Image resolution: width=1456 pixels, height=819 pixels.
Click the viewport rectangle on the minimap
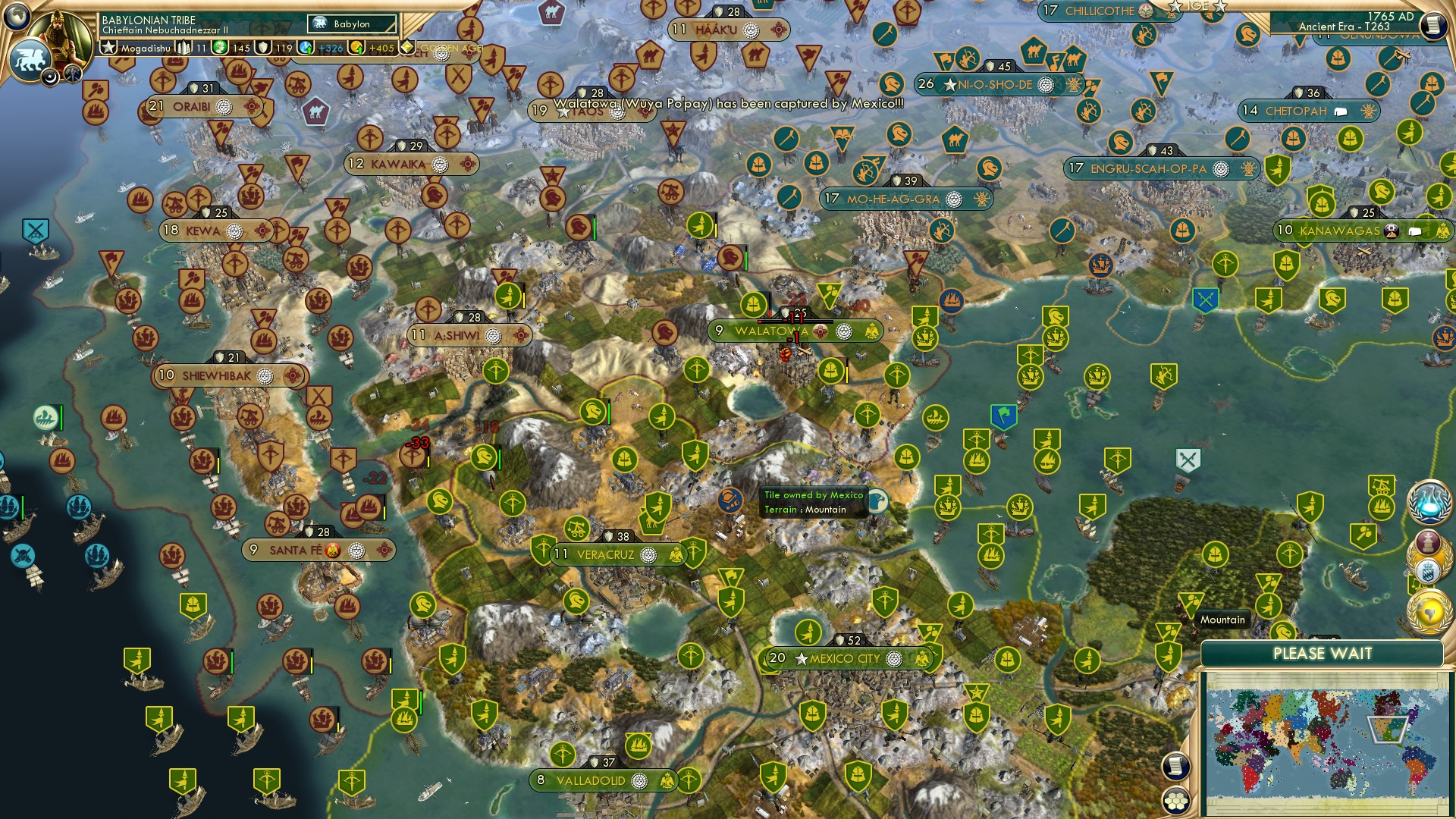[x=1388, y=730]
